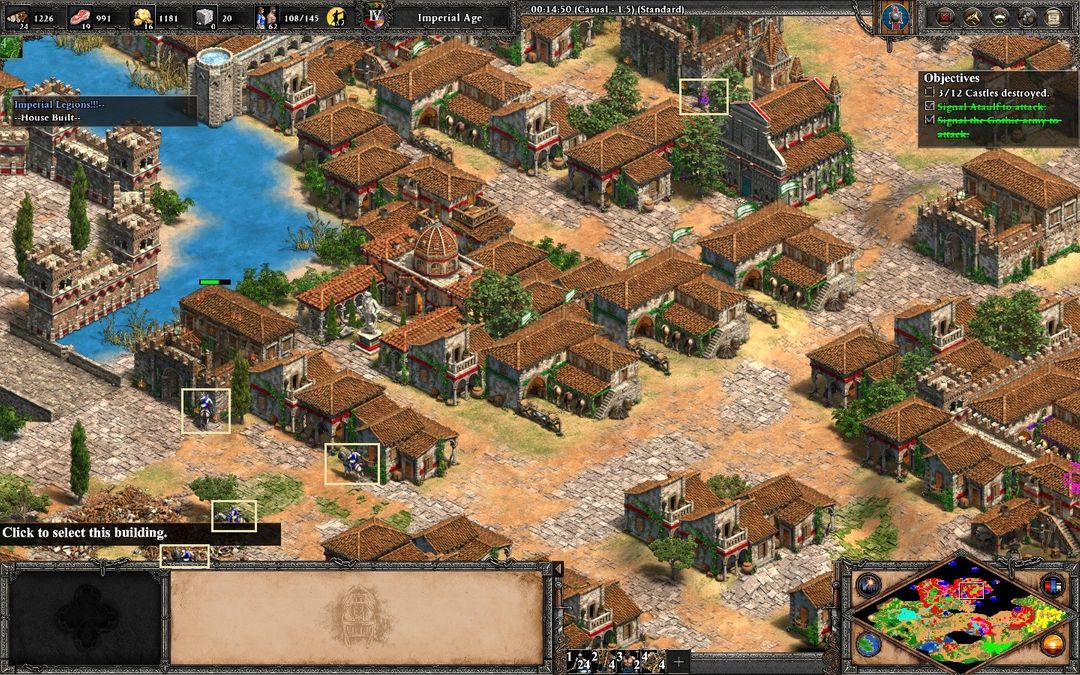Open the computer-screen main menu icon

(1052, 16)
